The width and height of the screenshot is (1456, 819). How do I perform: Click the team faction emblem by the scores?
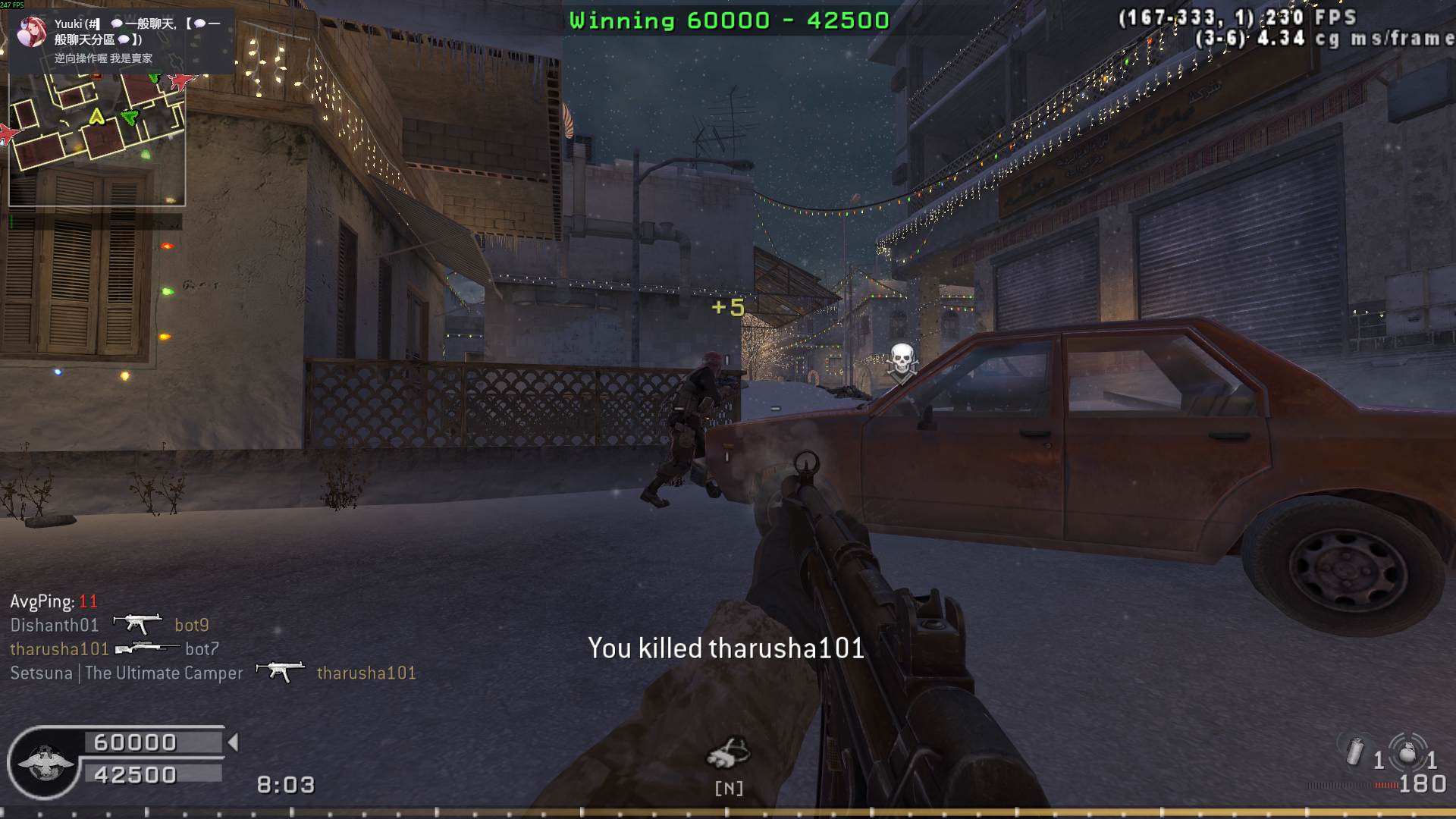point(45,762)
